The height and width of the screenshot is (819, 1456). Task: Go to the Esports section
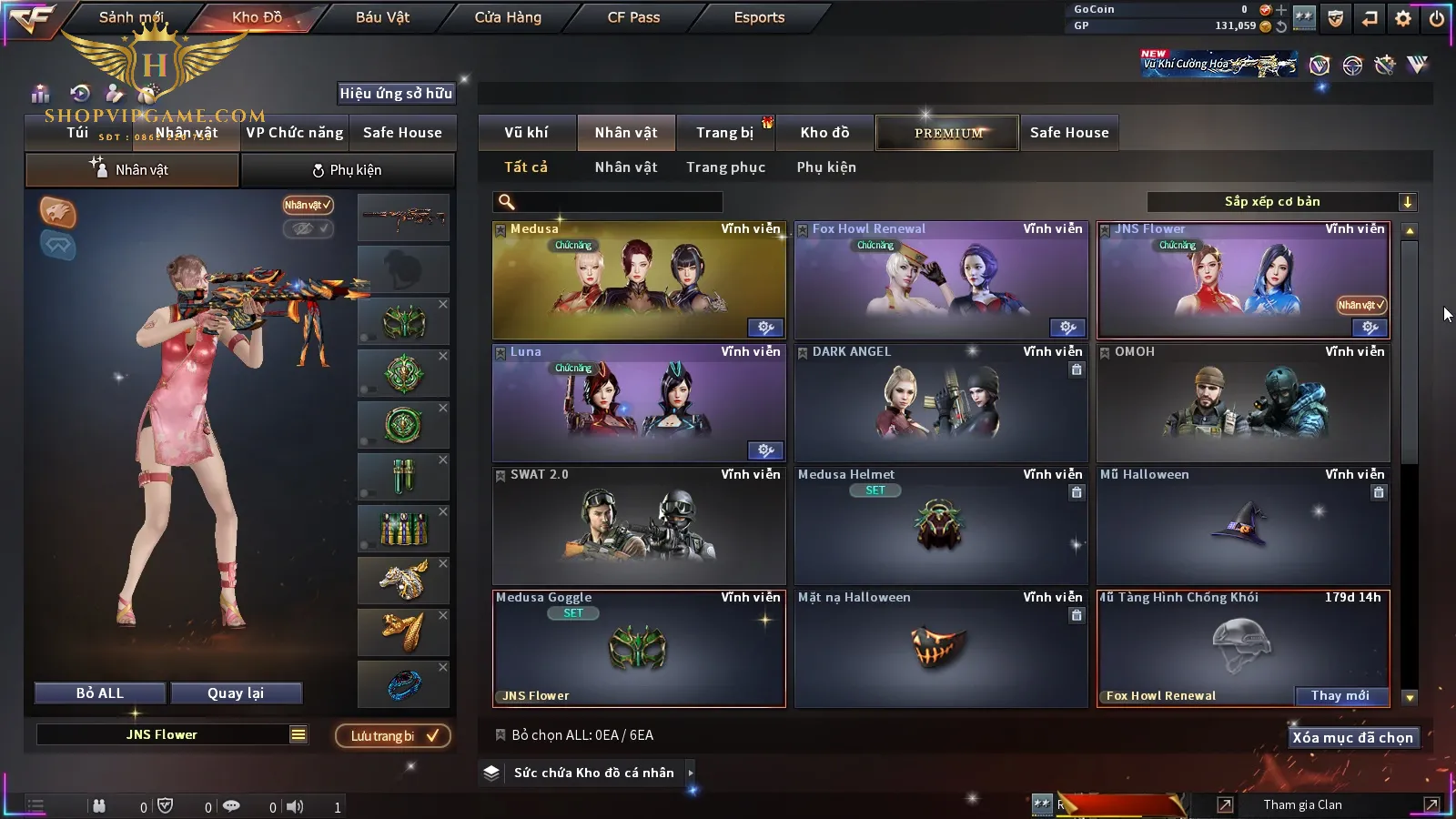pos(759,17)
